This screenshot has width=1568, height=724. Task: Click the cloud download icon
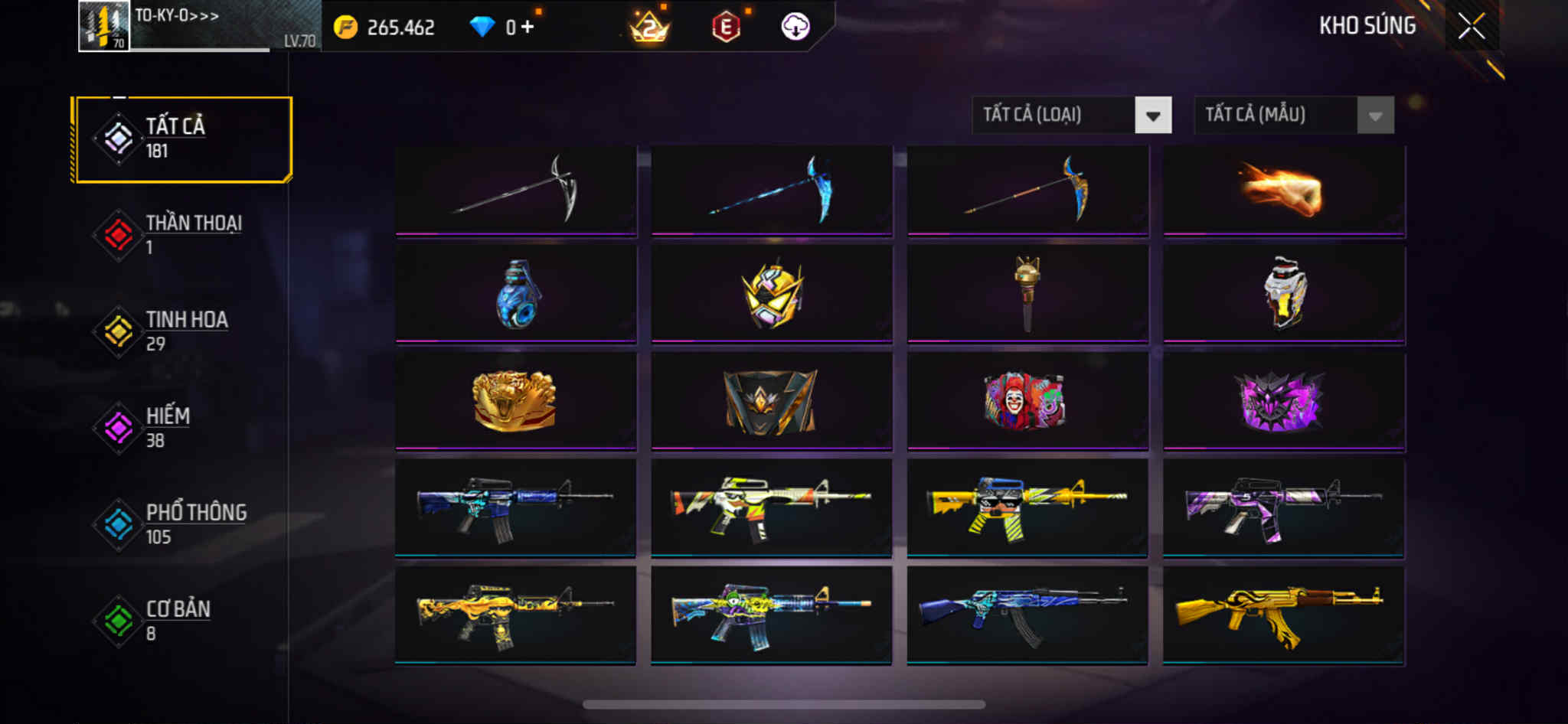[x=795, y=28]
